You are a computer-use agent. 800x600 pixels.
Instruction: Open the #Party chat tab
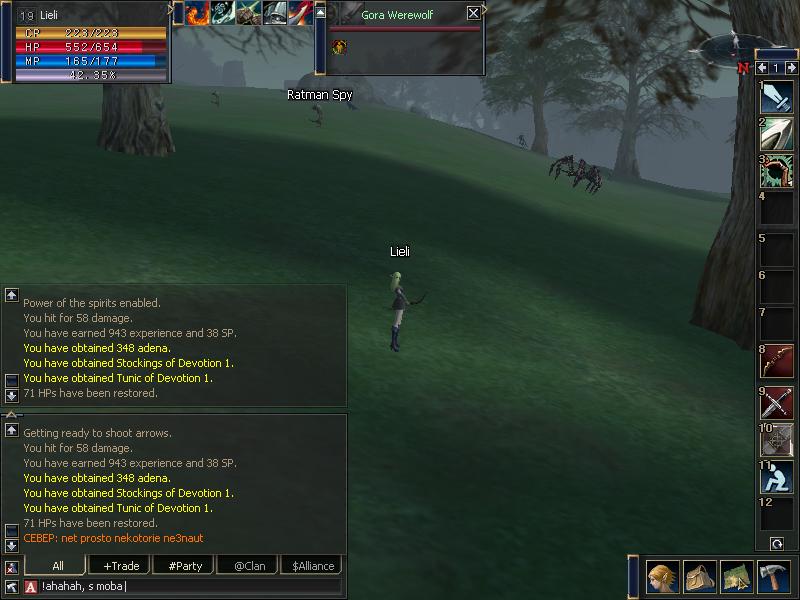click(185, 565)
